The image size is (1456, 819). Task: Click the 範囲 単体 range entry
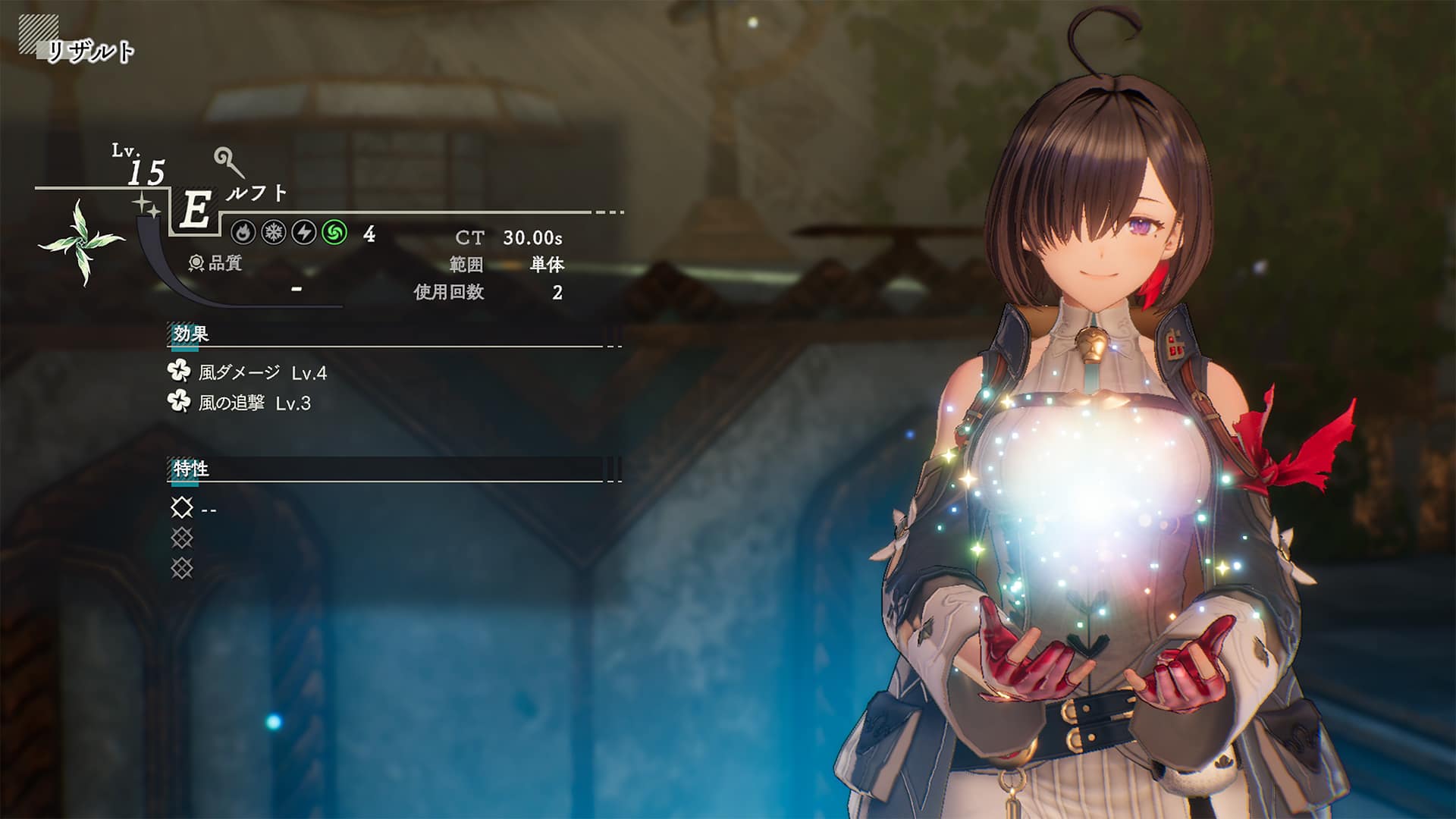(x=506, y=265)
